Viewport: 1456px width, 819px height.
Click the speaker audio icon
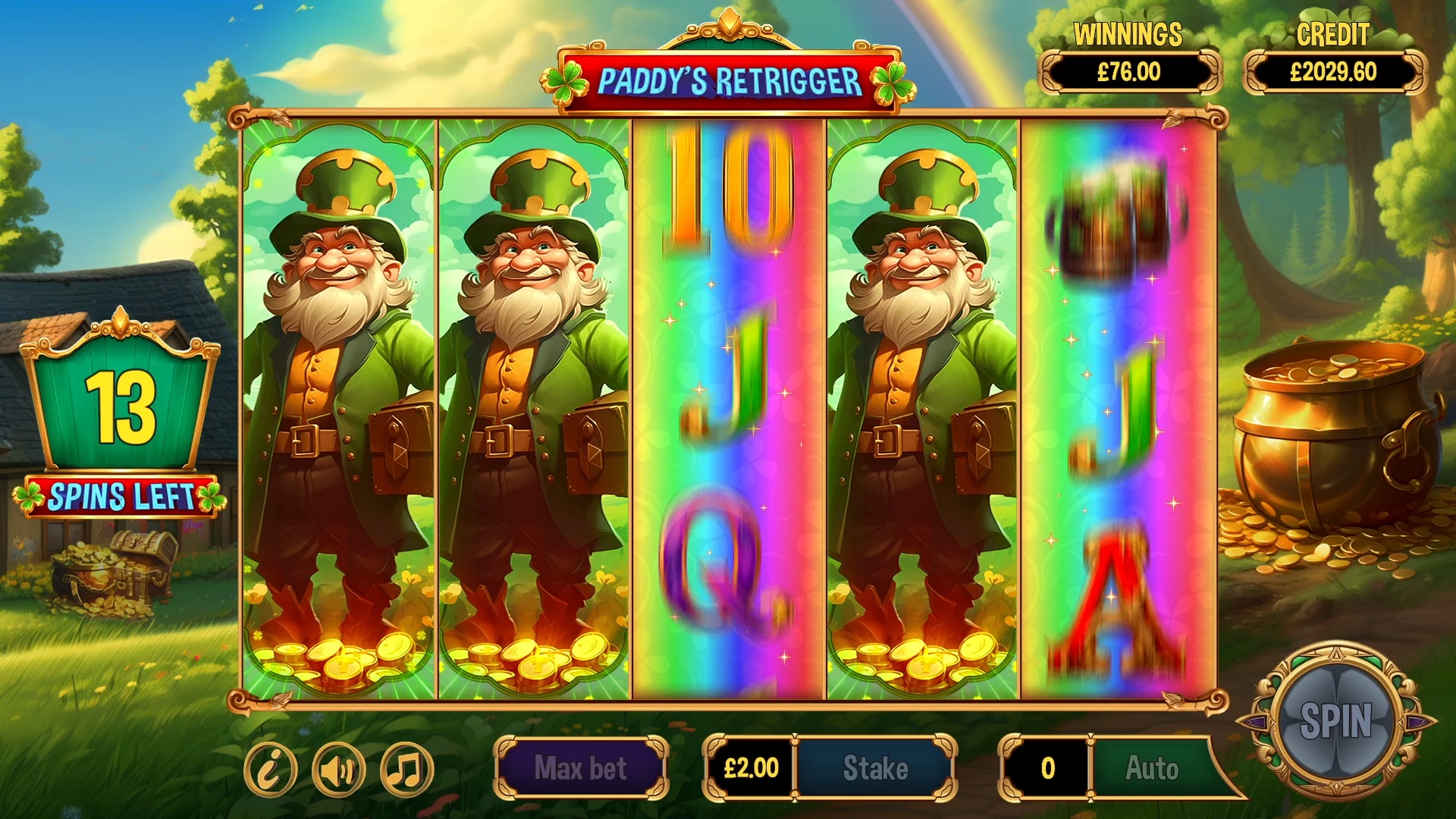point(338,768)
